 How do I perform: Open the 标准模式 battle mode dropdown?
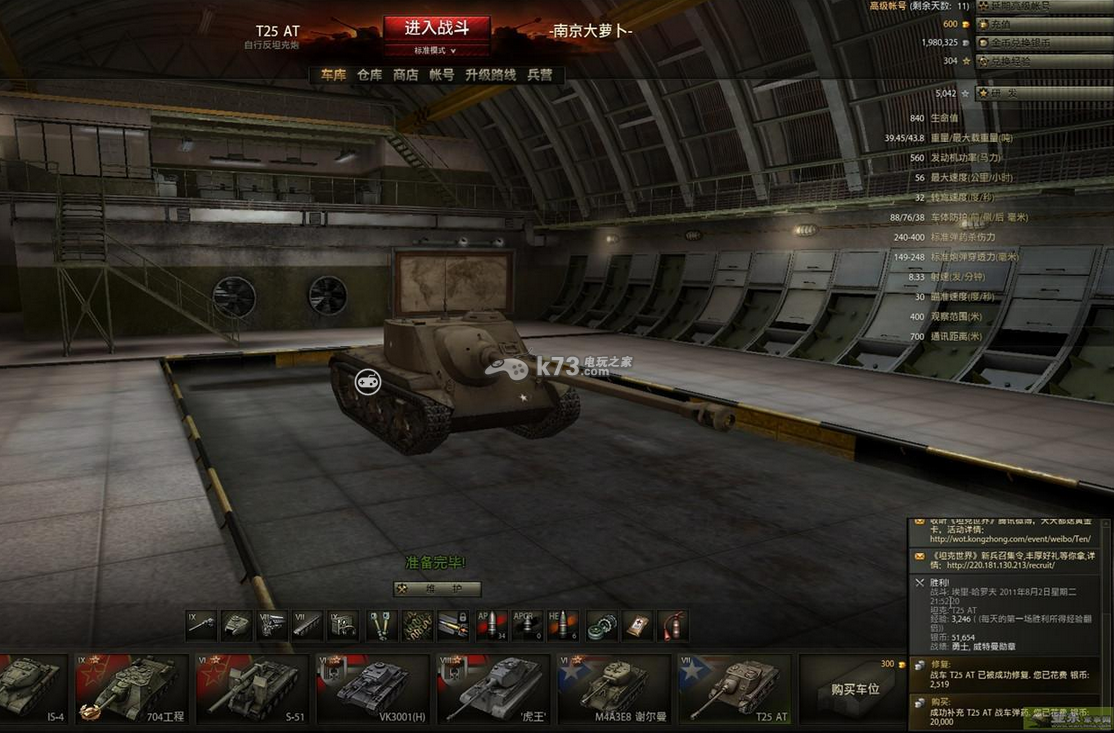(436, 50)
